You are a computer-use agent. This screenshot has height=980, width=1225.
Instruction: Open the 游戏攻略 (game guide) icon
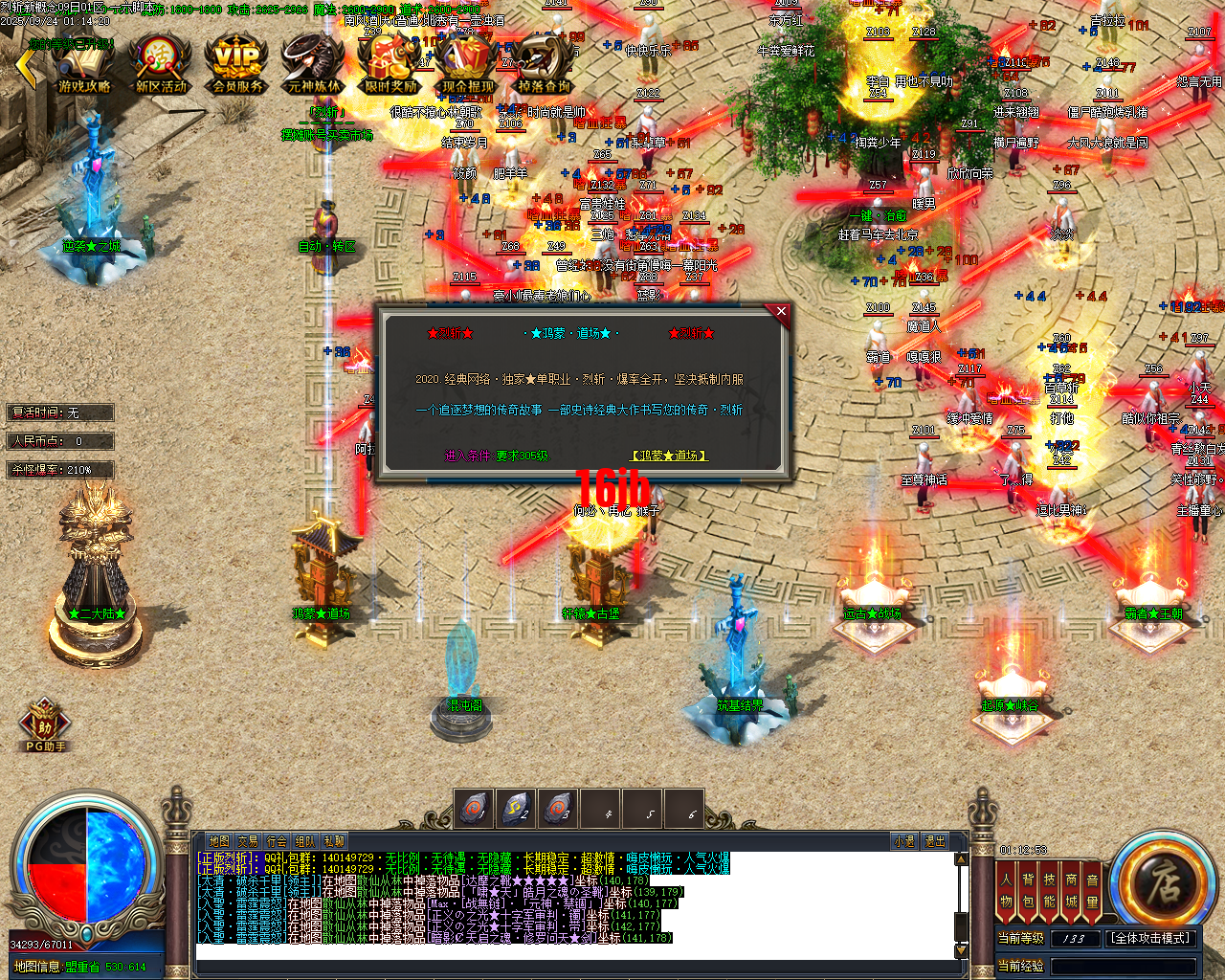point(81,62)
